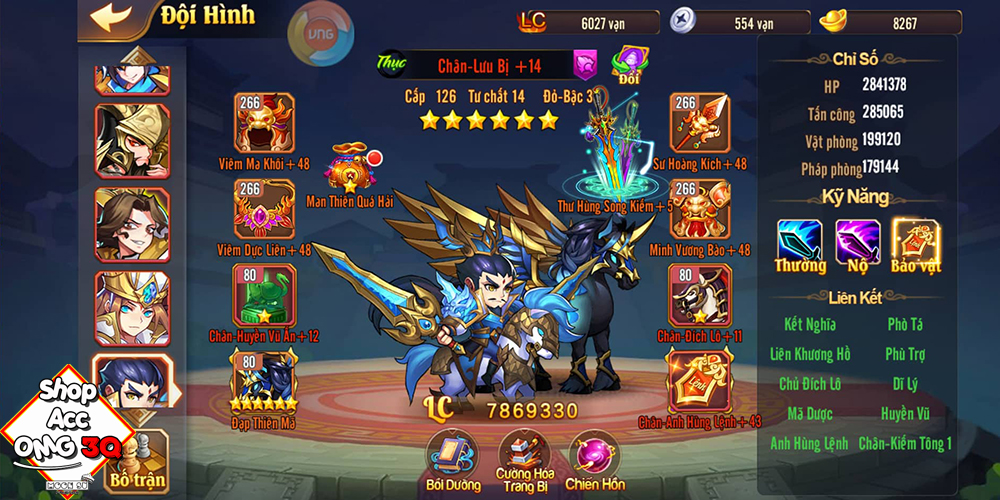Select the green-helmeted bearded hero portrait
Image resolution: width=1000 pixels, height=500 pixels.
[x=131, y=141]
